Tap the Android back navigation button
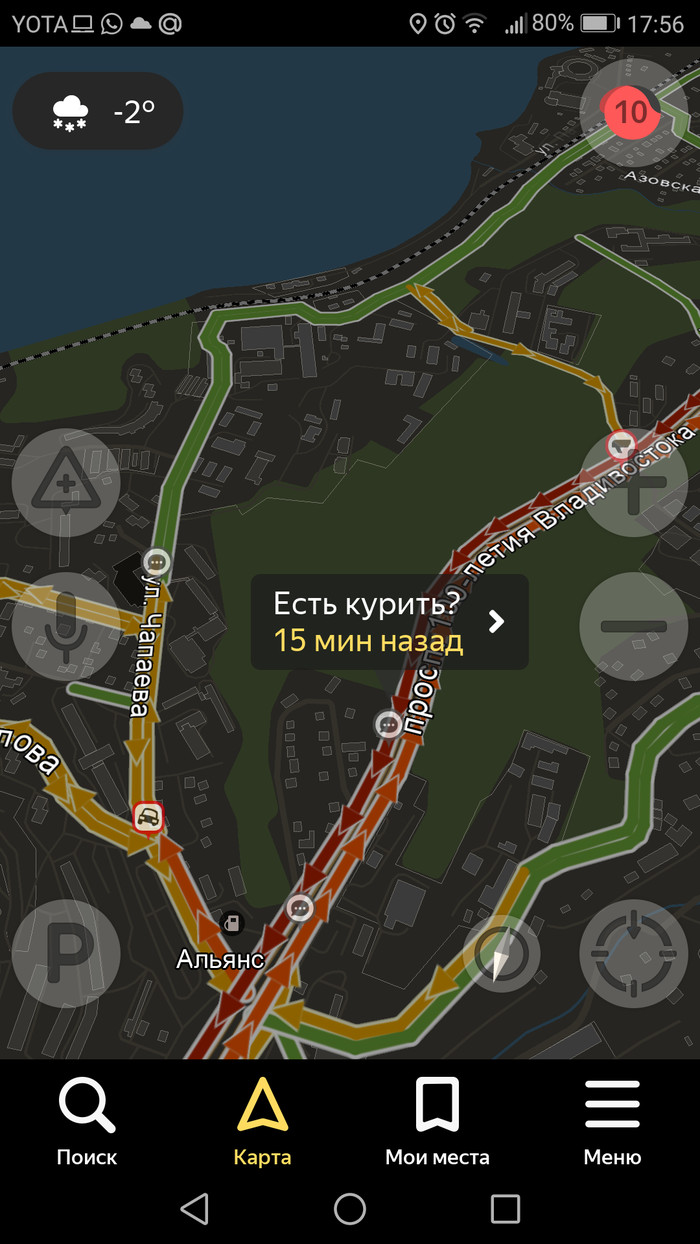The width and height of the screenshot is (700, 1244). pyautogui.click(x=195, y=1209)
